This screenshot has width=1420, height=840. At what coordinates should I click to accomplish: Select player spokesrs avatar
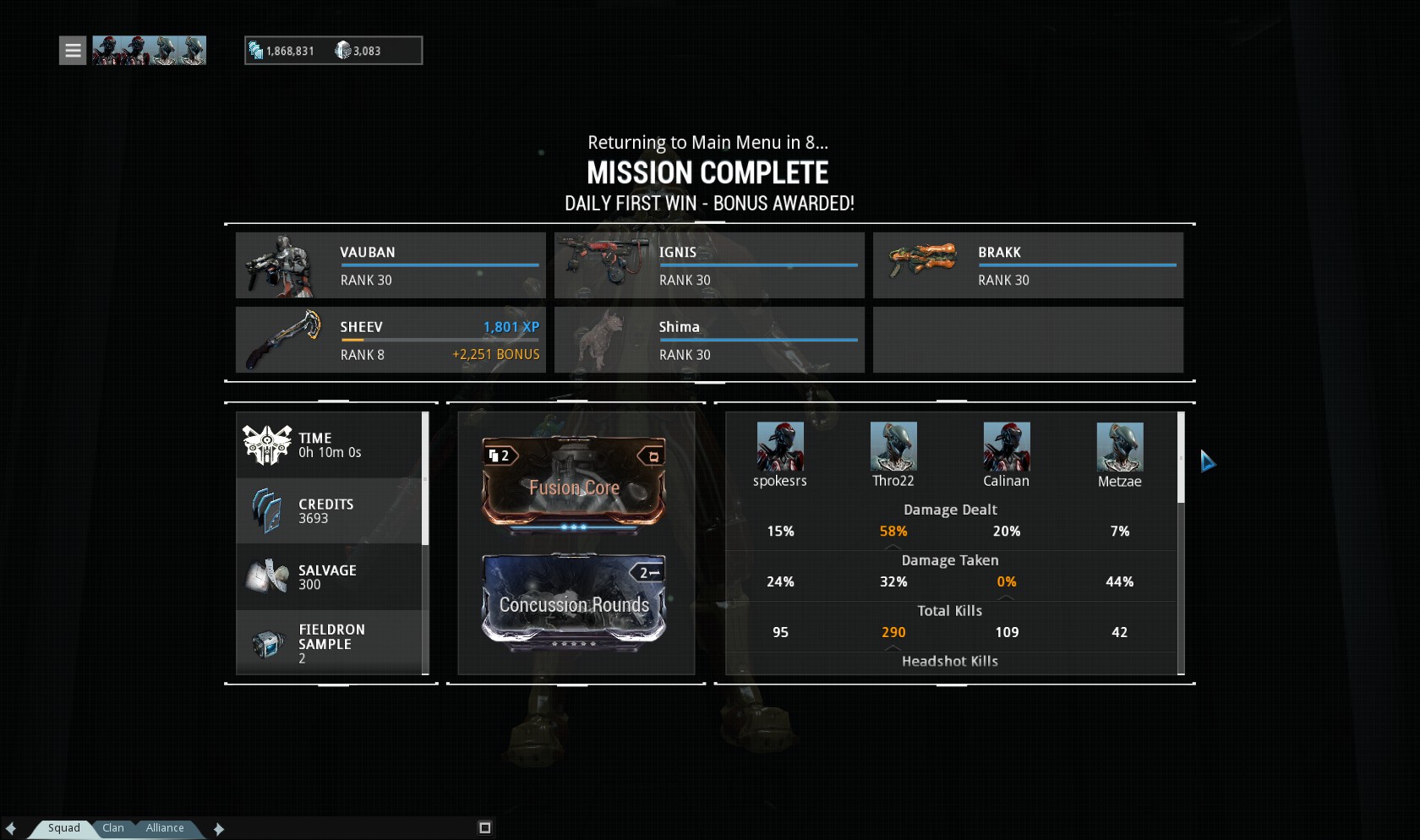[x=779, y=447]
